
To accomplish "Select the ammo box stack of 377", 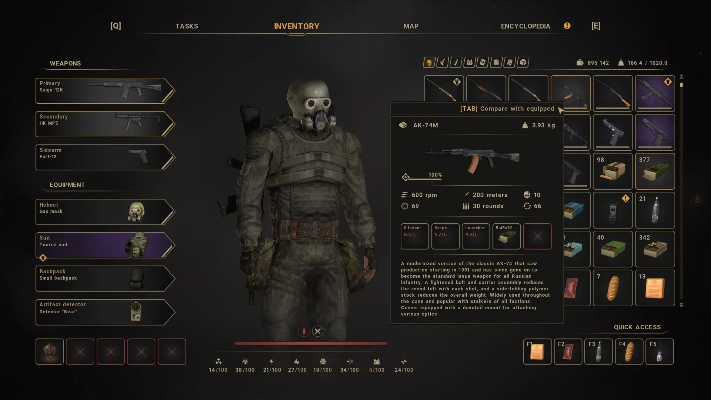I will pyautogui.click(x=655, y=171).
